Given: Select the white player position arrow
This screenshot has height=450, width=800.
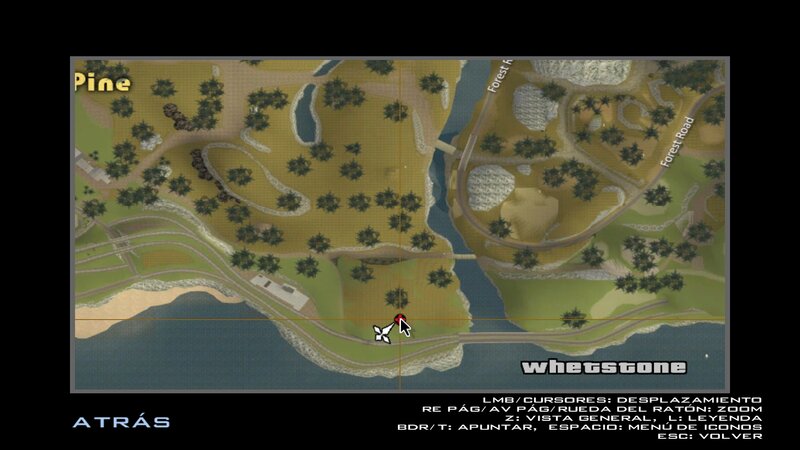Looking at the screenshot, I should tap(381, 333).
